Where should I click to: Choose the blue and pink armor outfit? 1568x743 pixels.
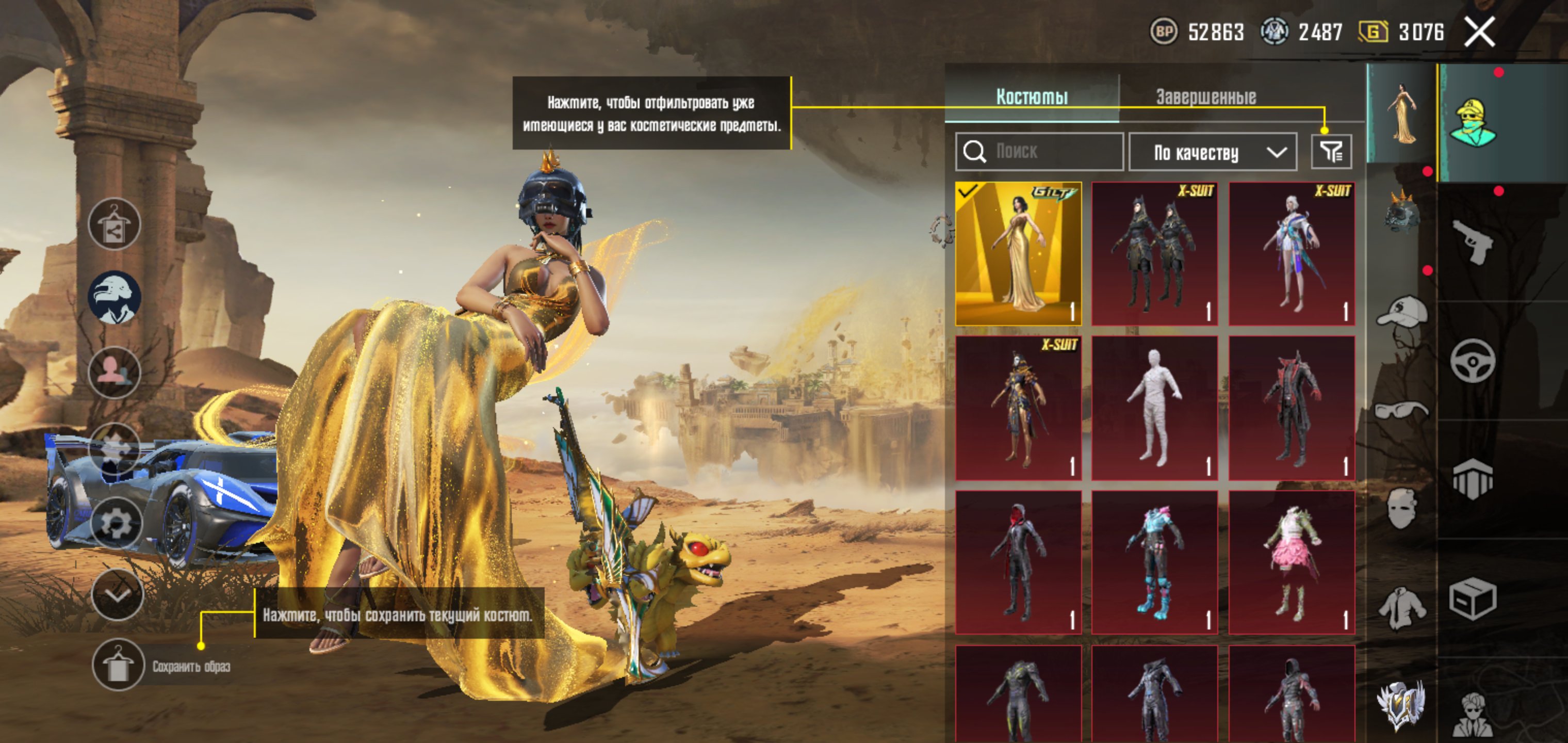click(1155, 562)
